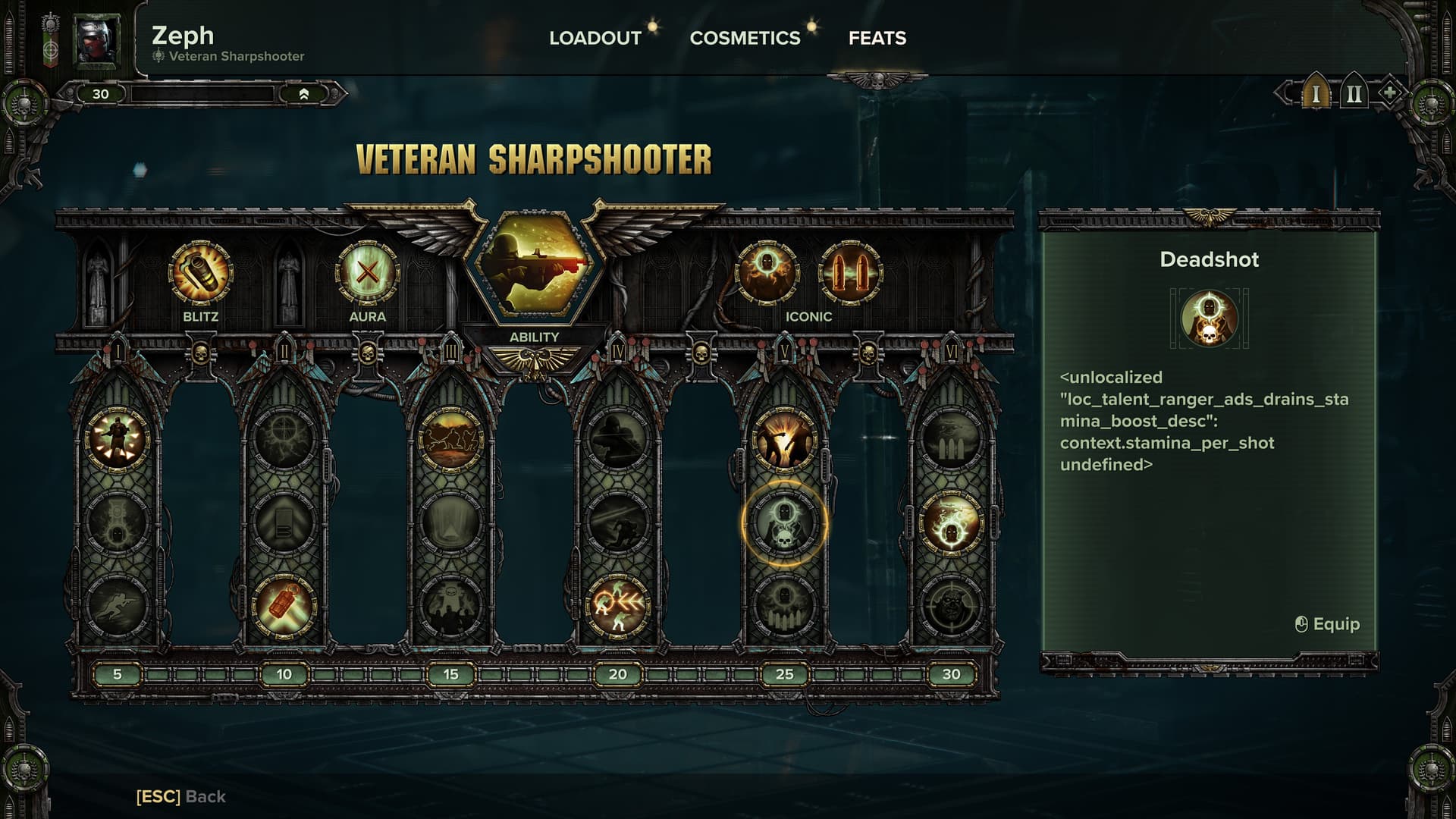The image size is (1456, 819).
Task: Switch to the Cosmetics tab
Action: [745, 38]
